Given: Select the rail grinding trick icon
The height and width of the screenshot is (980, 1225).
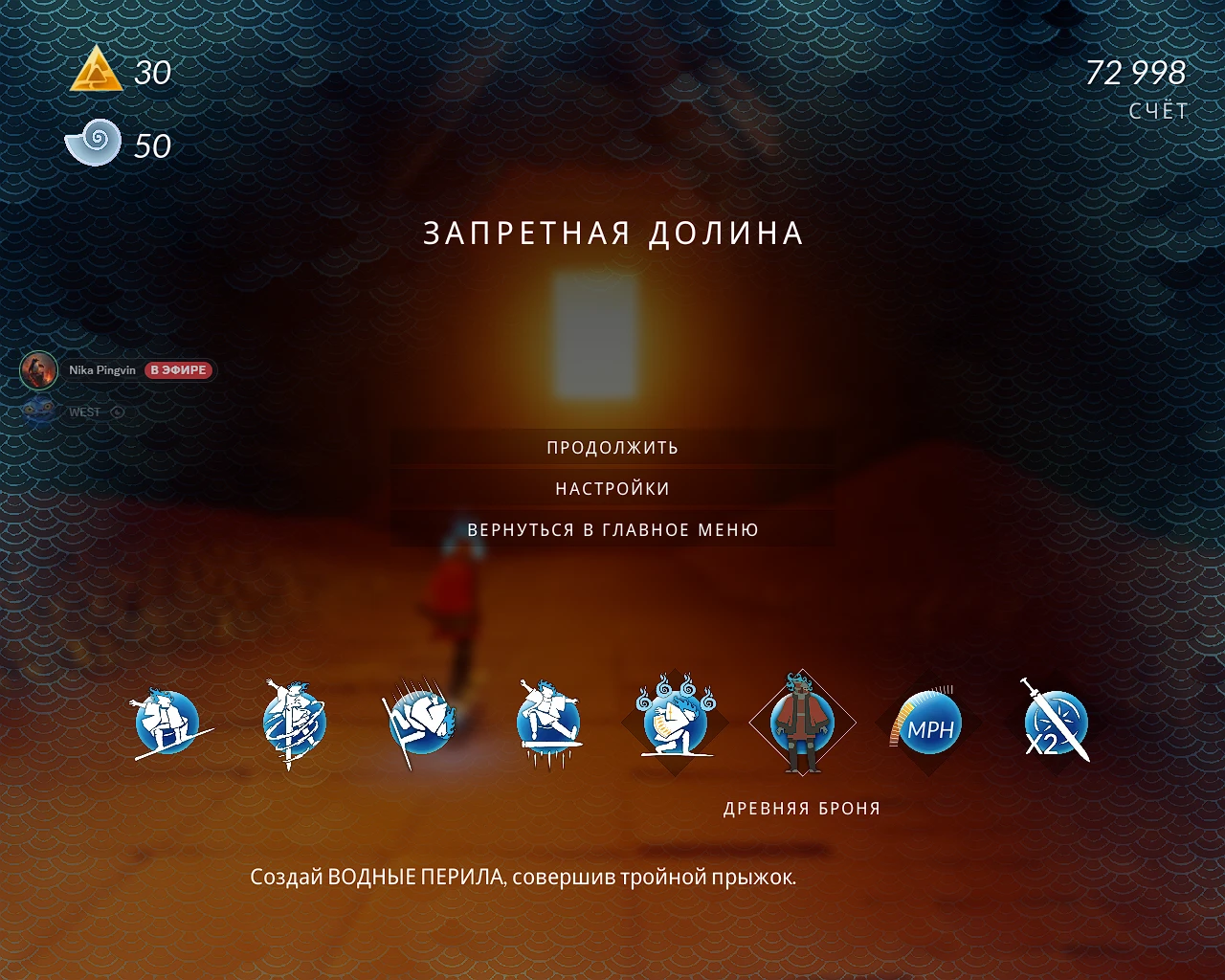Looking at the screenshot, I should (167, 724).
